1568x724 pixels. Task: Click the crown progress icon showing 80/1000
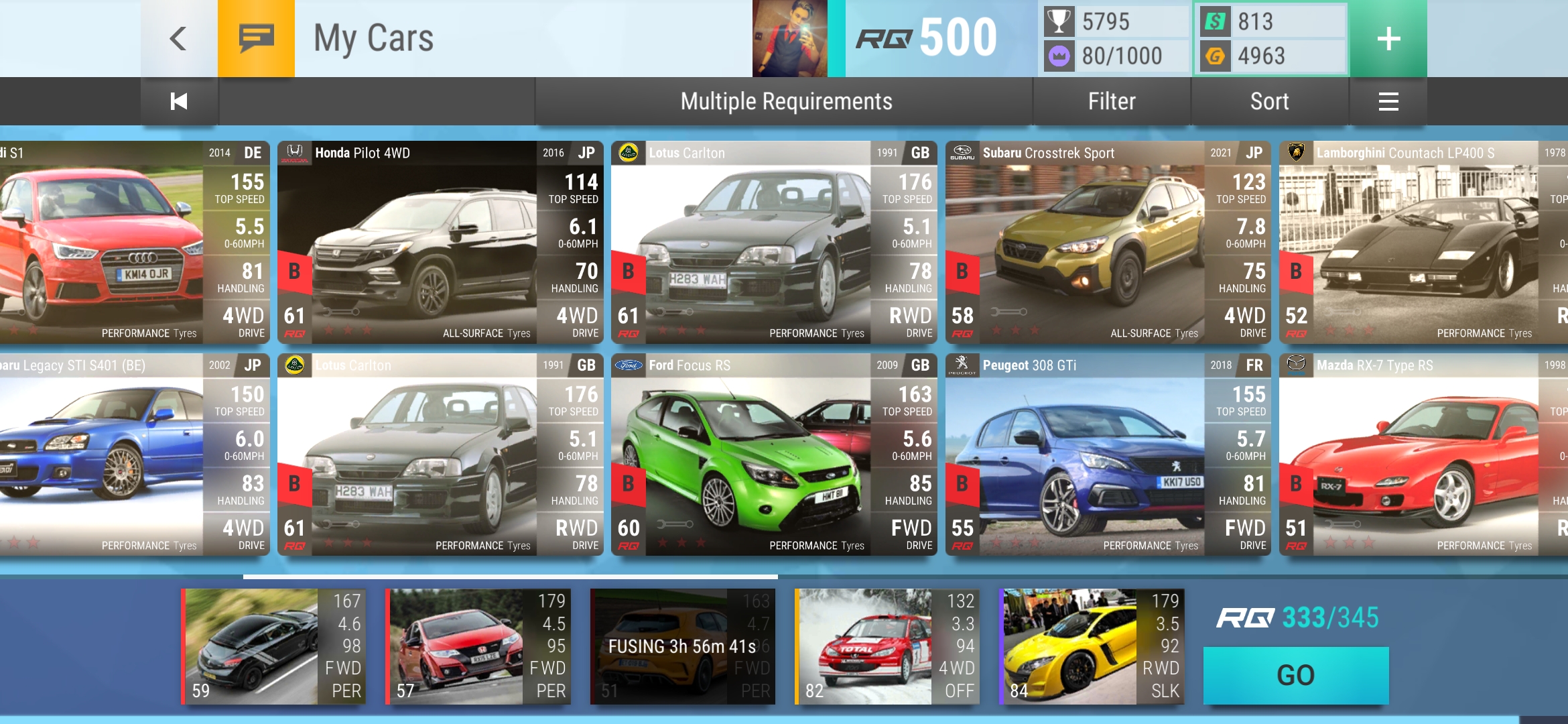pos(1057,57)
